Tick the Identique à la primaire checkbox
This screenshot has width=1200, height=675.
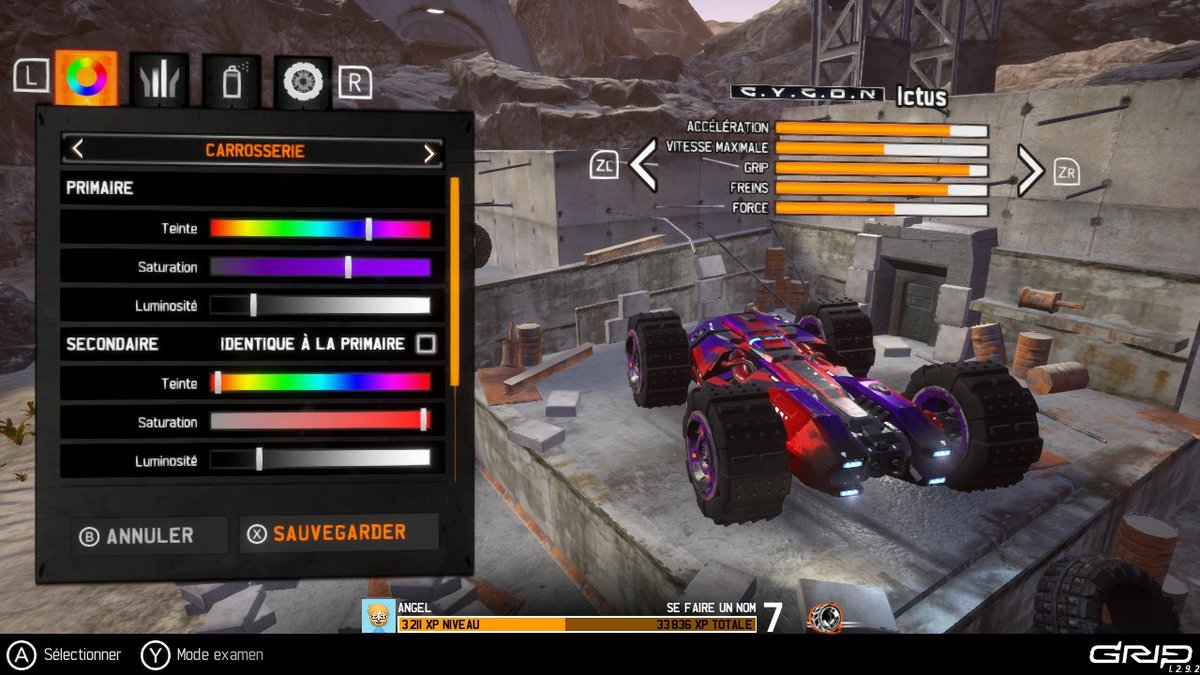tap(426, 344)
